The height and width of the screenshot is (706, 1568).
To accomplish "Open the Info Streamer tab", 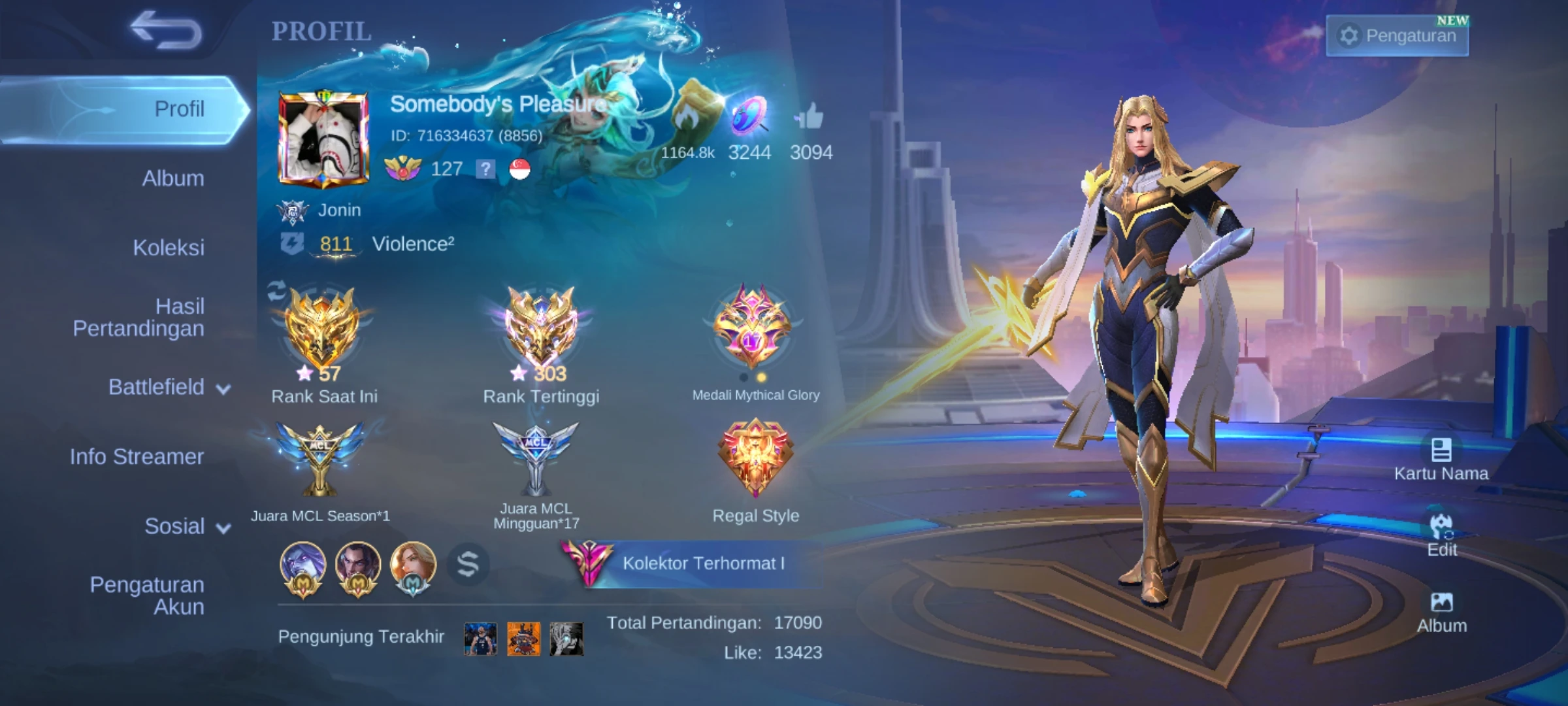I will point(137,456).
